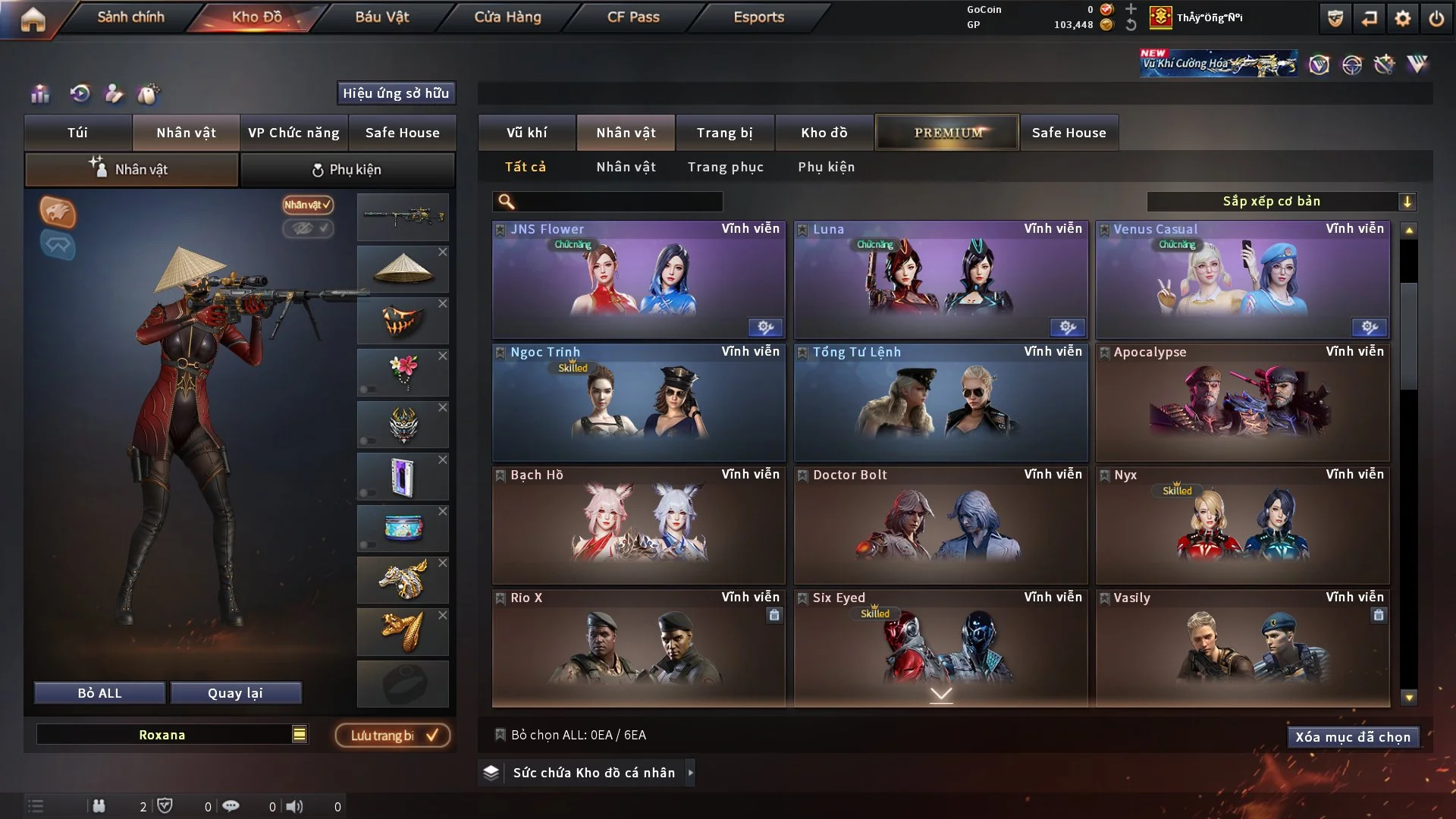Save outfit with Lưu trang bị
The height and width of the screenshot is (819, 1456).
tap(393, 736)
